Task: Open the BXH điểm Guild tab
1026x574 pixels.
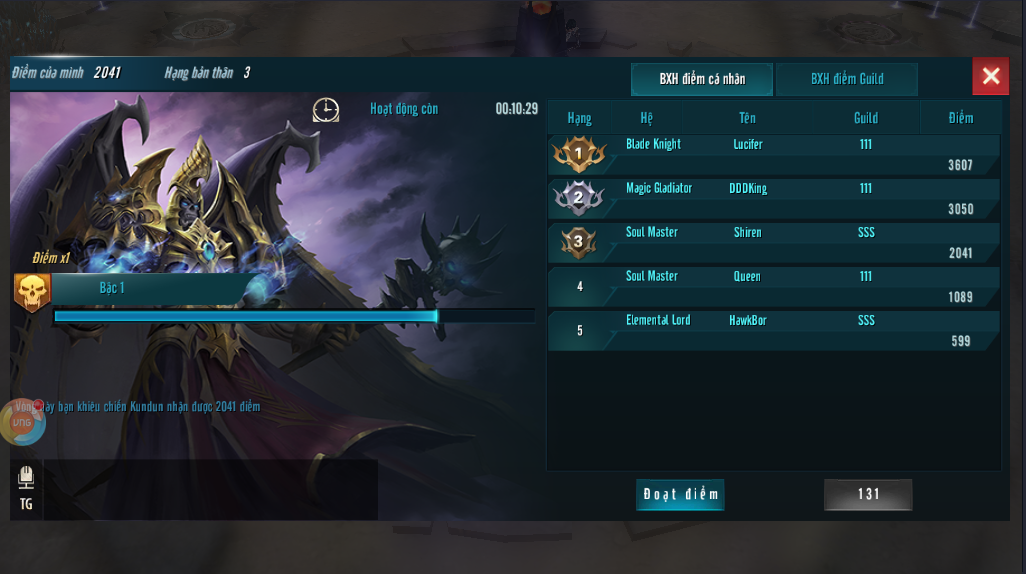Action: point(847,79)
